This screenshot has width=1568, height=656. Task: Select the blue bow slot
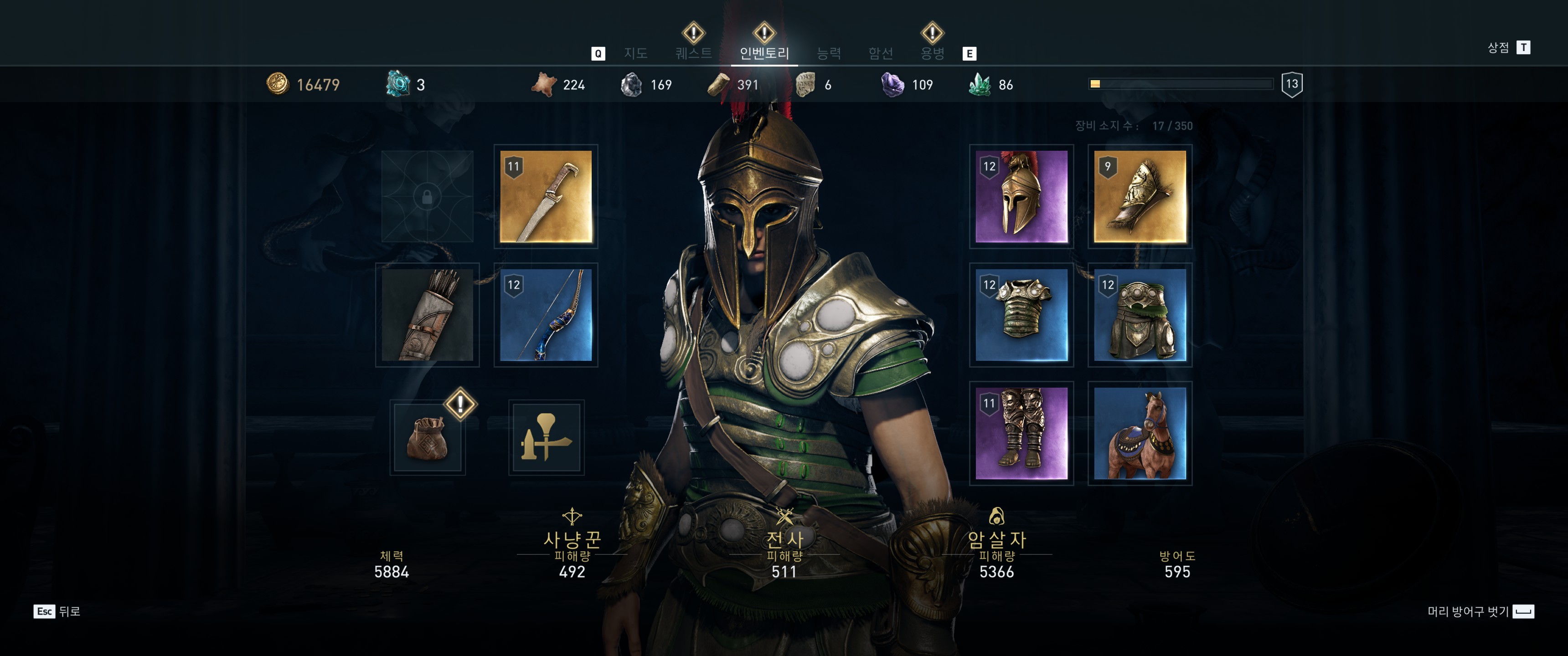(x=546, y=315)
